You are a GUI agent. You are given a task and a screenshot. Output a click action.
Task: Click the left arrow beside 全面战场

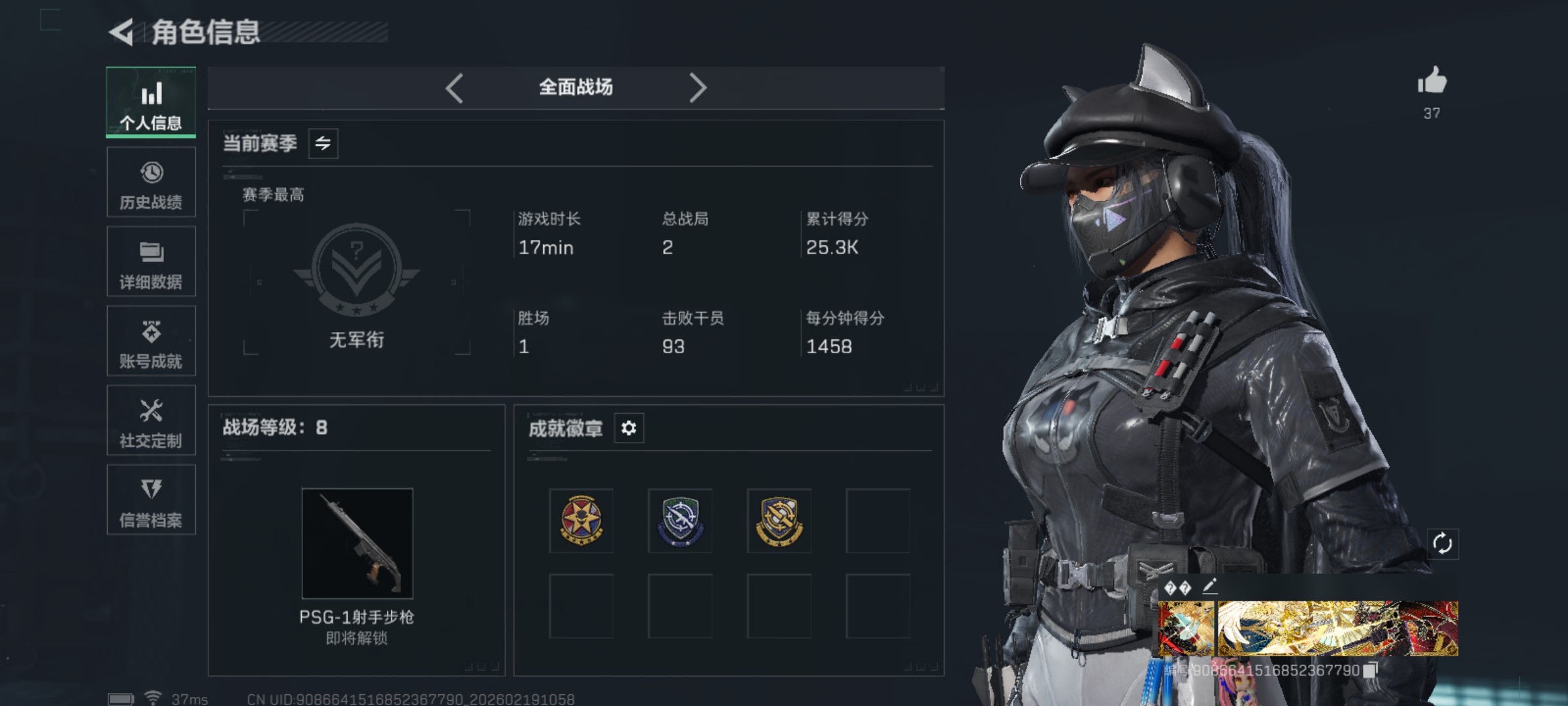(455, 88)
